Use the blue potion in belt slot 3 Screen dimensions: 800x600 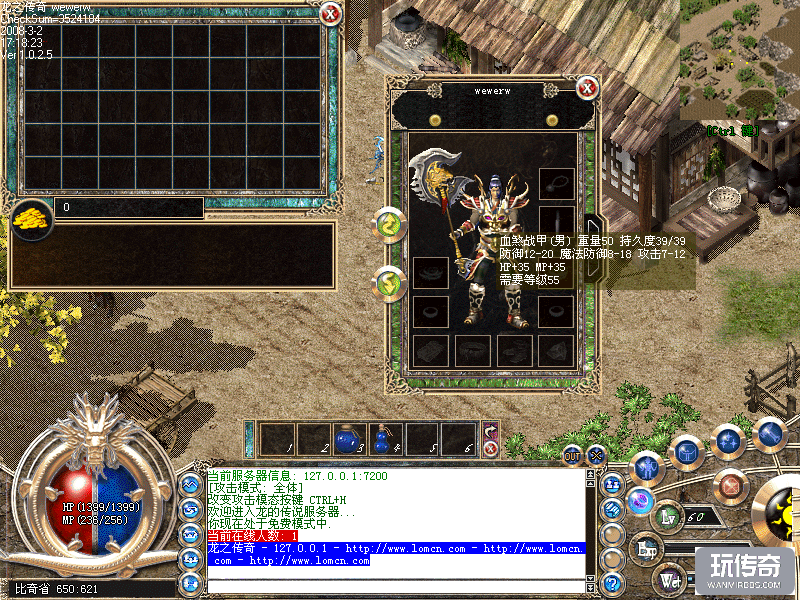(x=347, y=438)
